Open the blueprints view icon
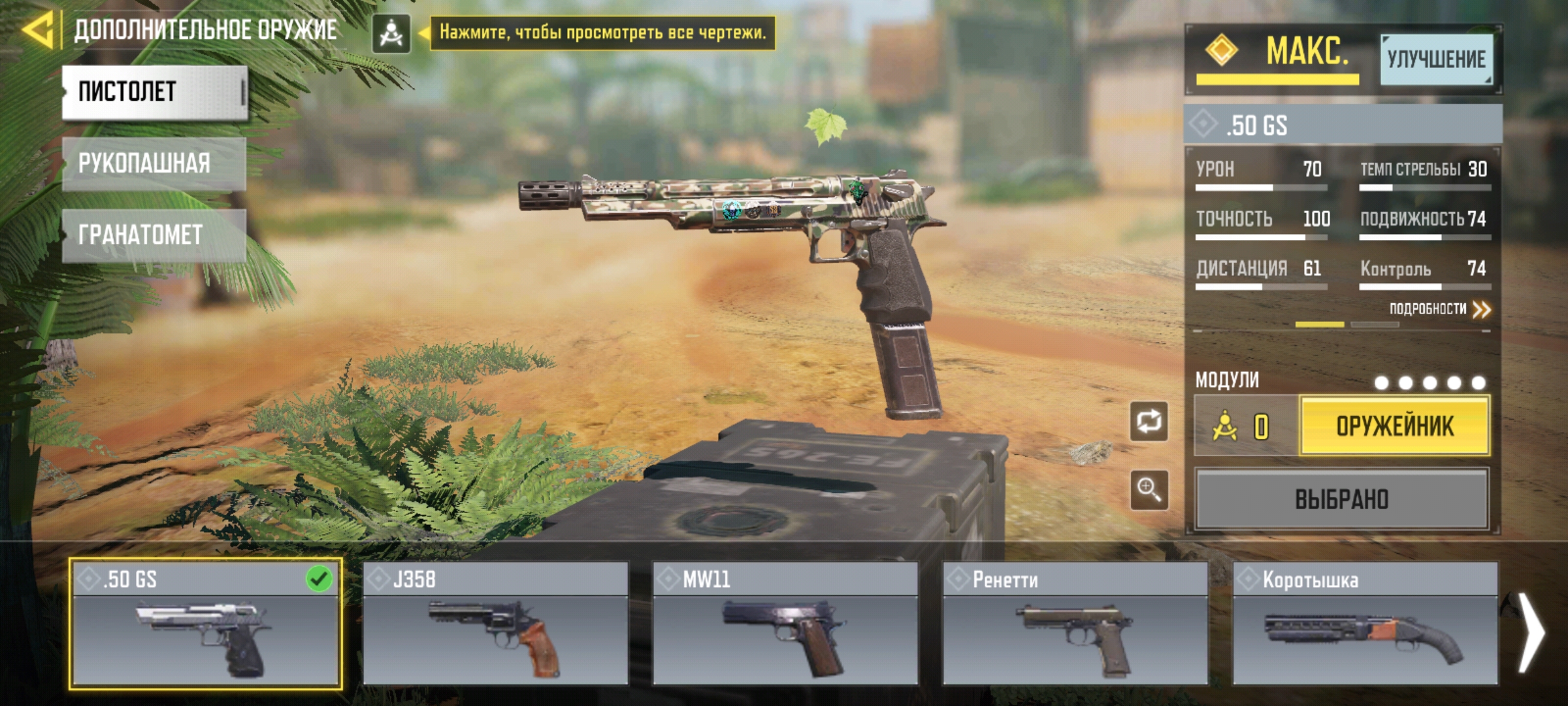The height and width of the screenshot is (706, 1568). point(391,33)
